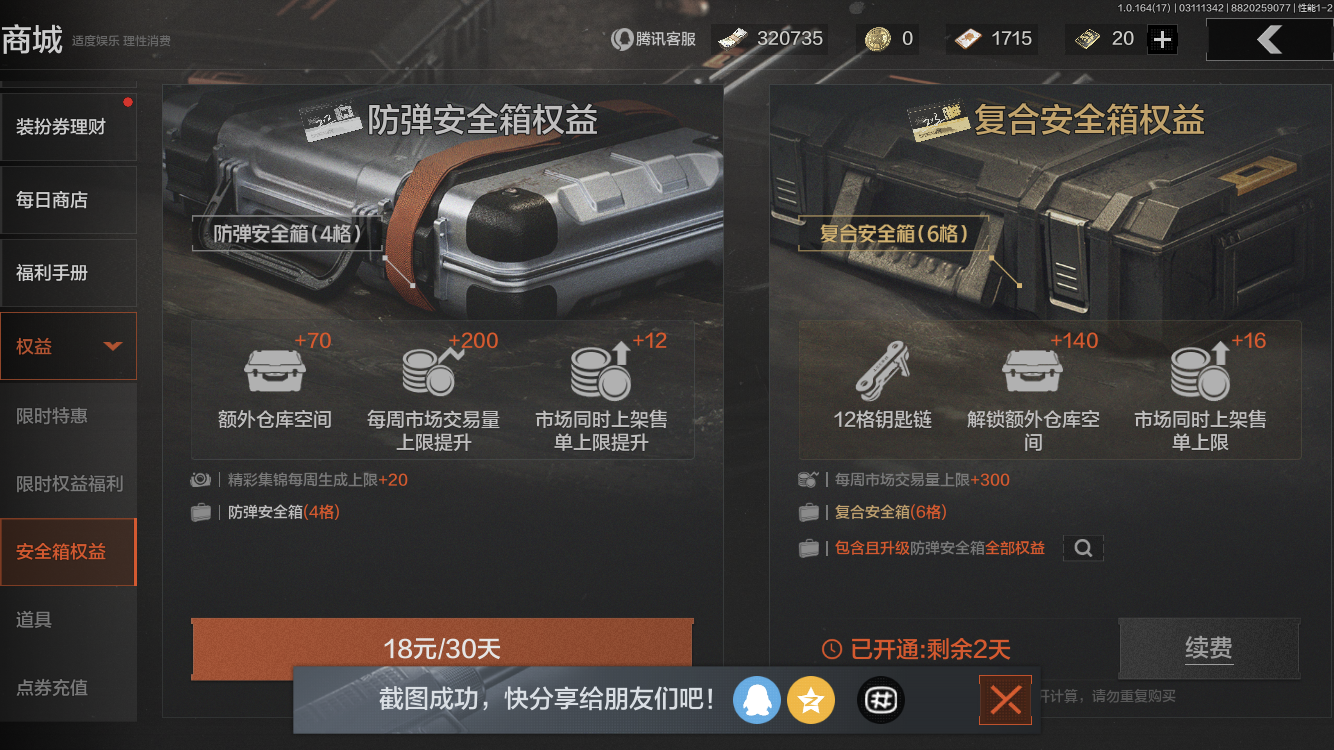The height and width of the screenshot is (750, 1334).
Task: Dismiss the share bar with the red X
Action: 1005,700
